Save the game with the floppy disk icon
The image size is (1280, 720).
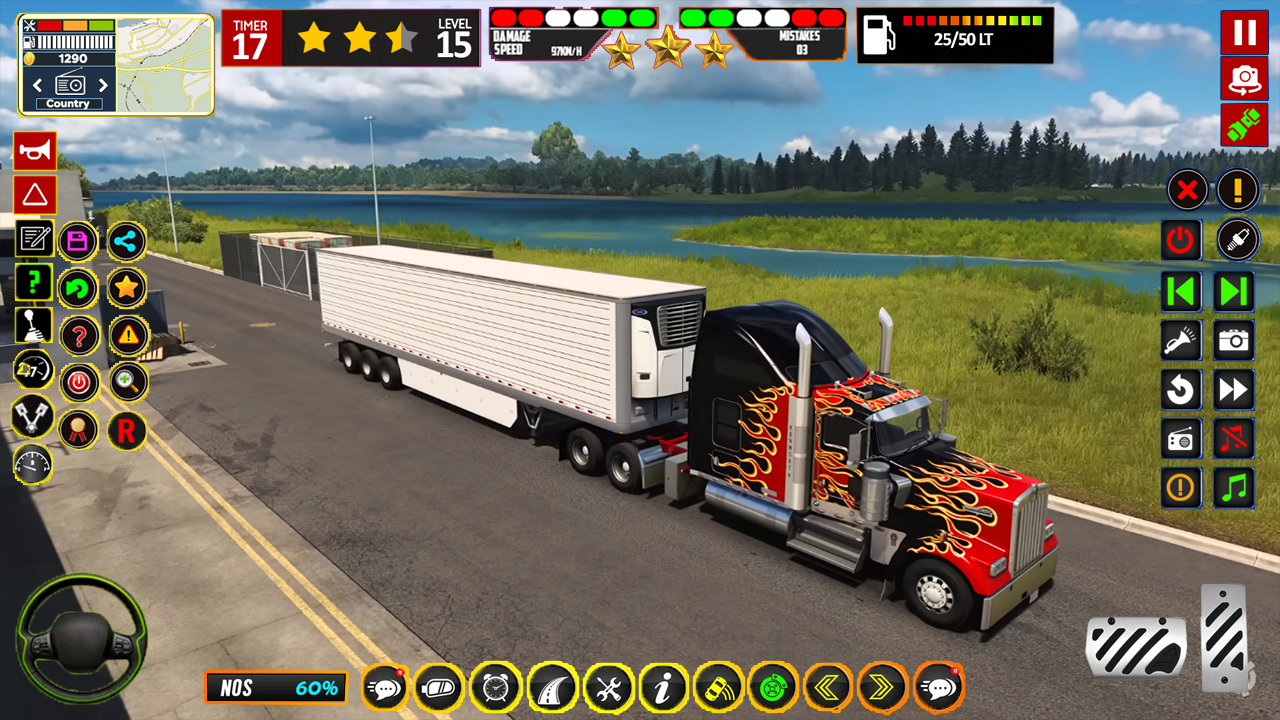(x=79, y=240)
